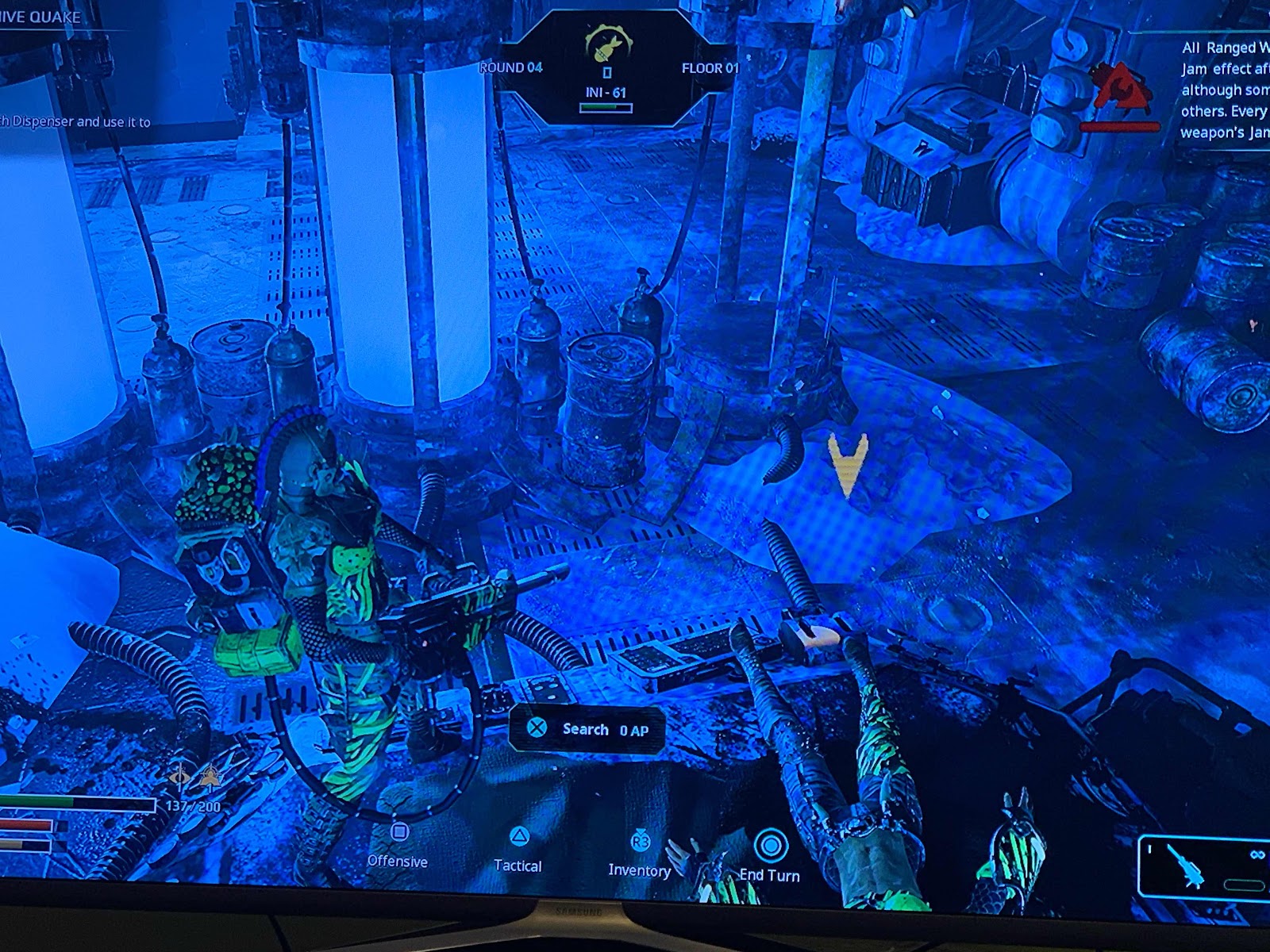The height and width of the screenshot is (952, 1270).
Task: Open the Tactical actions menu
Action: click(x=518, y=850)
